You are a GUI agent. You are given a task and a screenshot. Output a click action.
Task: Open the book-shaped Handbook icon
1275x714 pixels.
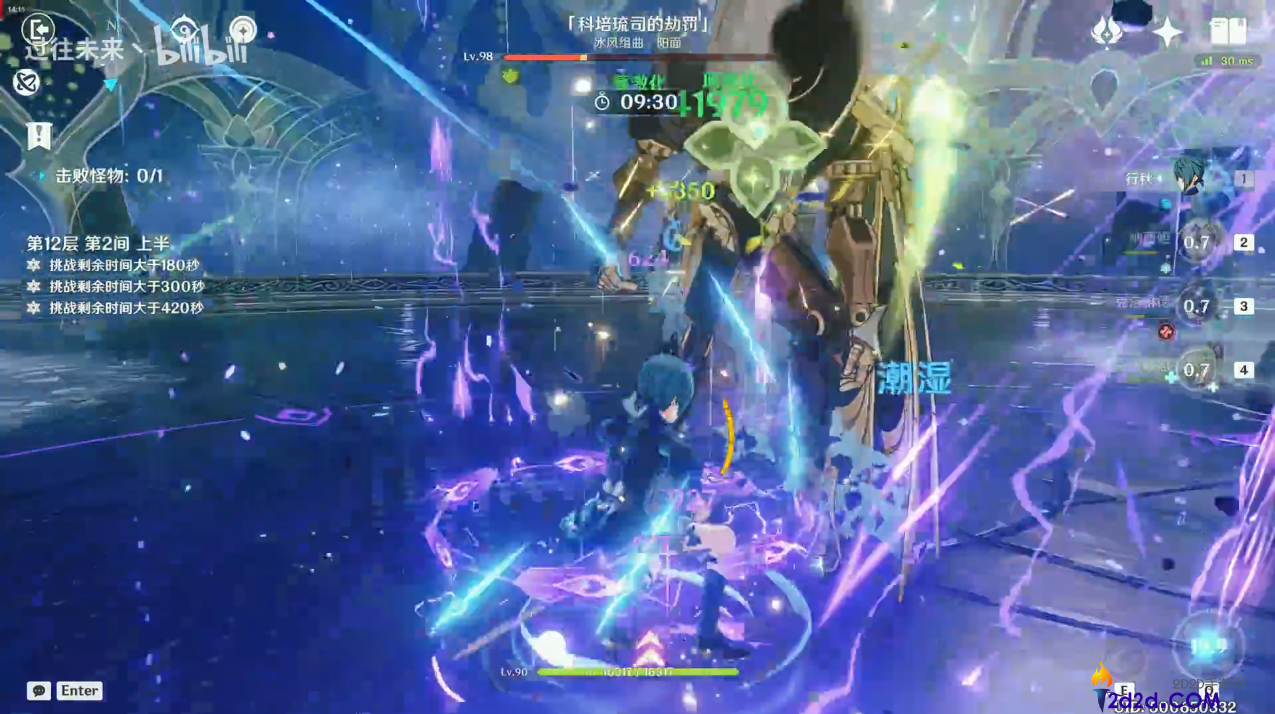1228,32
